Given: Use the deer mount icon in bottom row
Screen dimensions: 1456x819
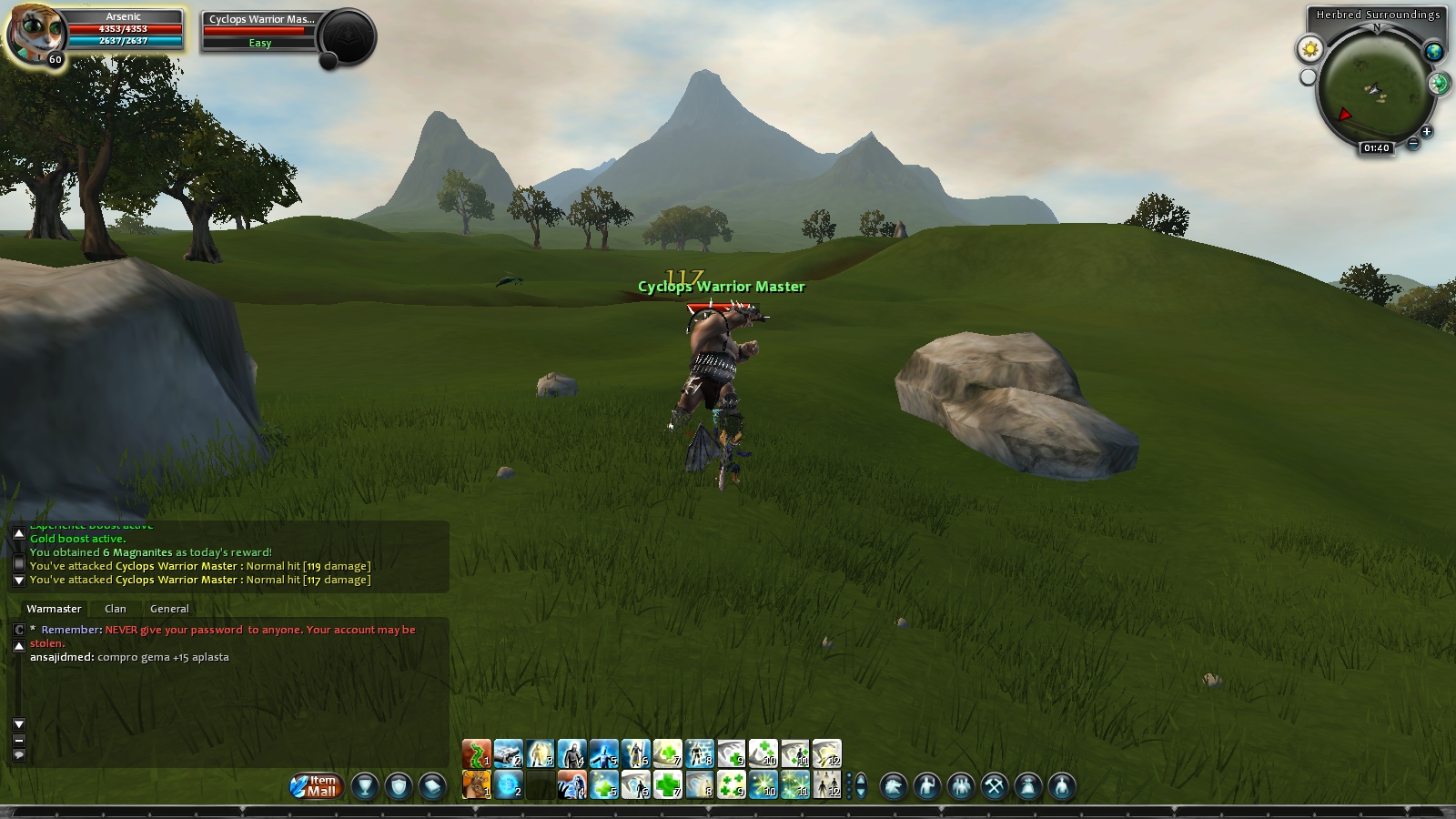Looking at the screenshot, I should coord(476,784).
